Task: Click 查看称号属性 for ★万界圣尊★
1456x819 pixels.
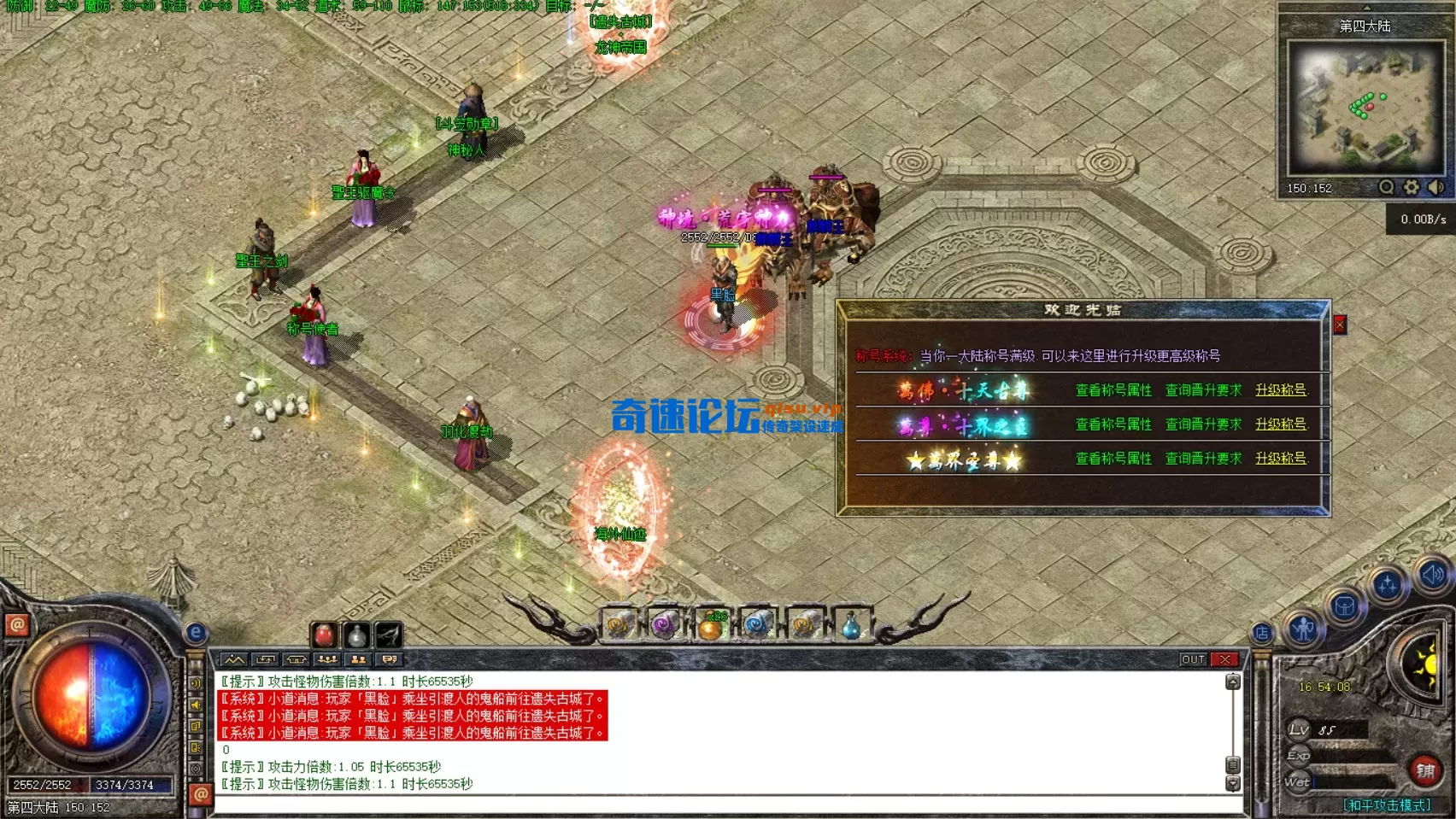Action: 1116,459
